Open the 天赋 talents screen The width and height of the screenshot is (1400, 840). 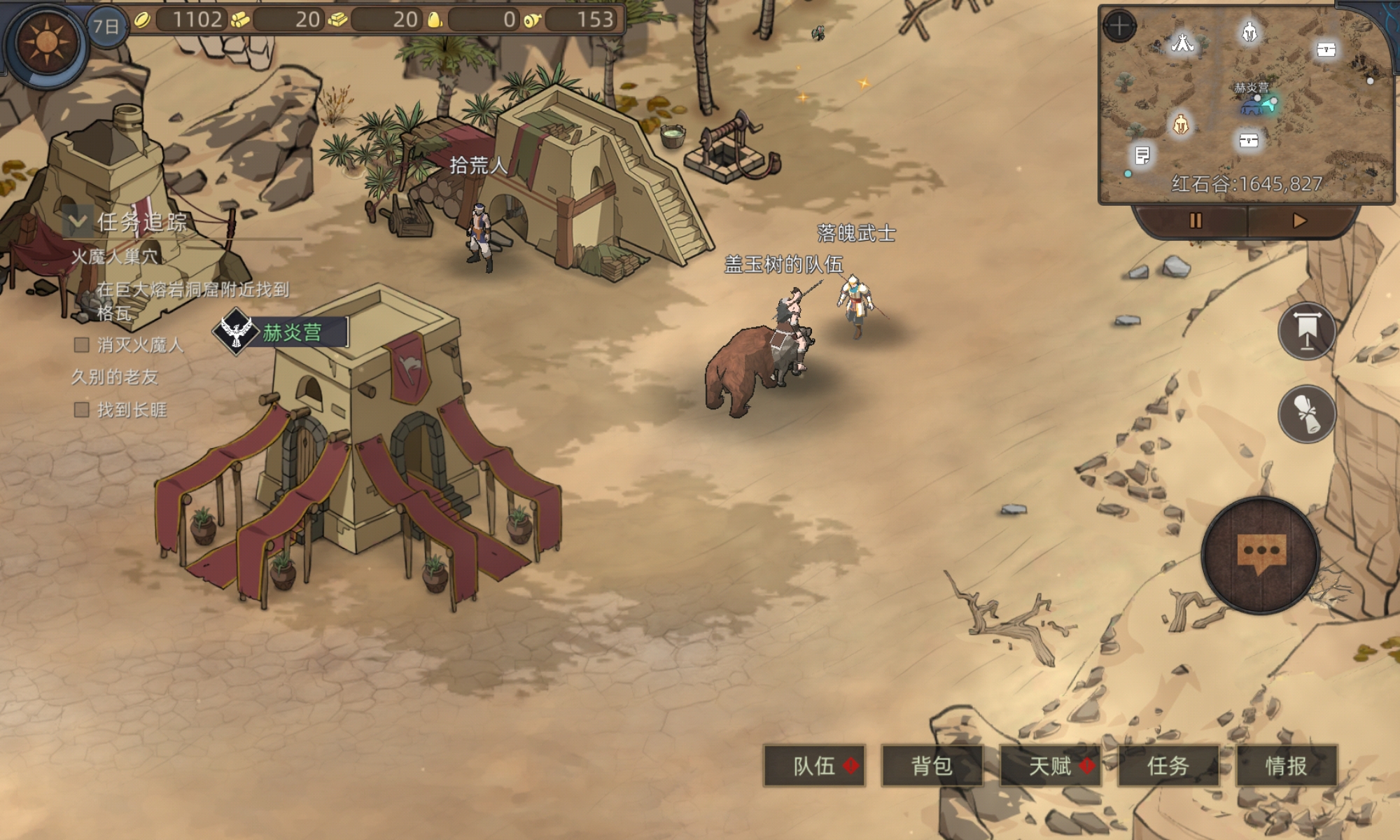point(1049,766)
